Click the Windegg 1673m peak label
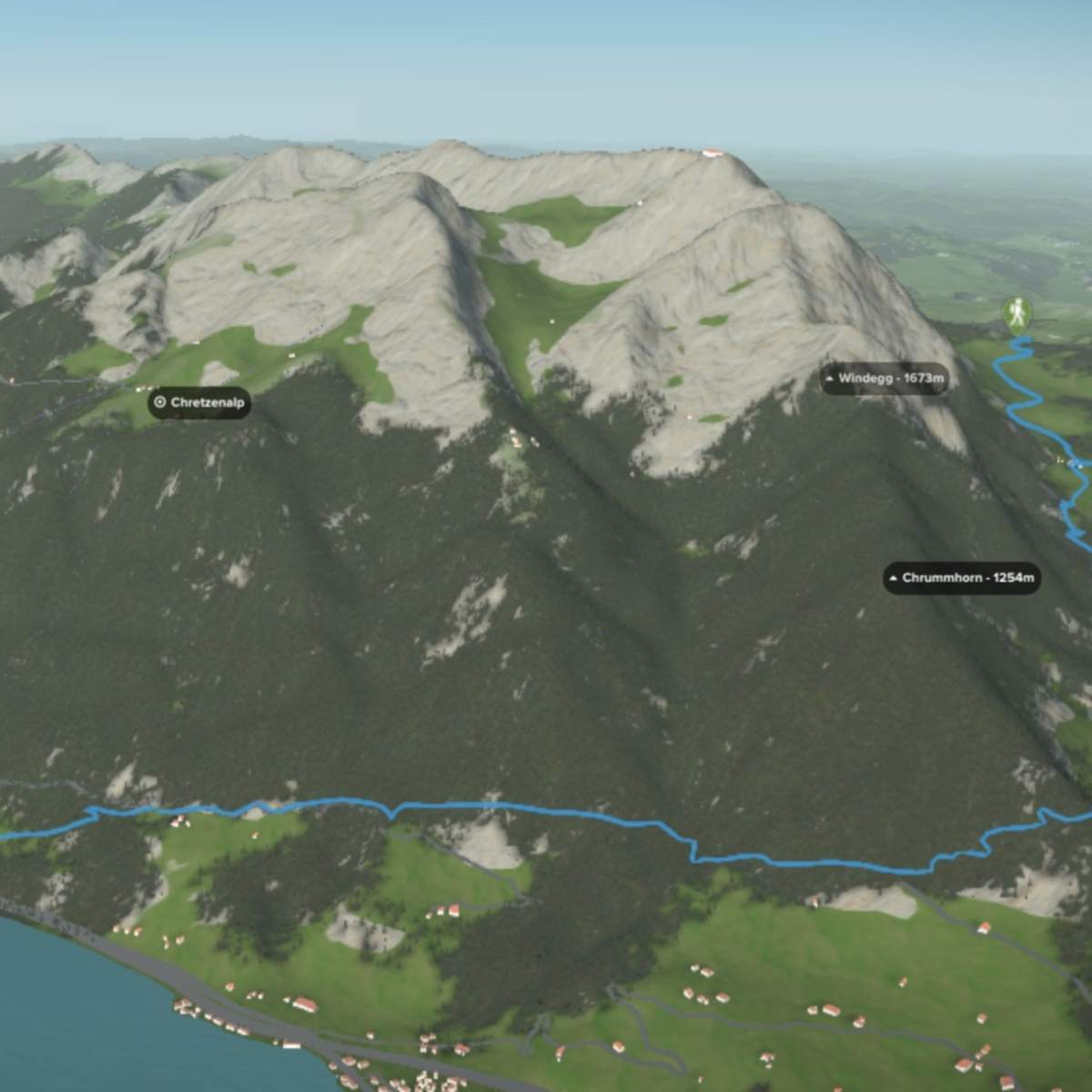This screenshot has height=1092, width=1092. (884, 378)
